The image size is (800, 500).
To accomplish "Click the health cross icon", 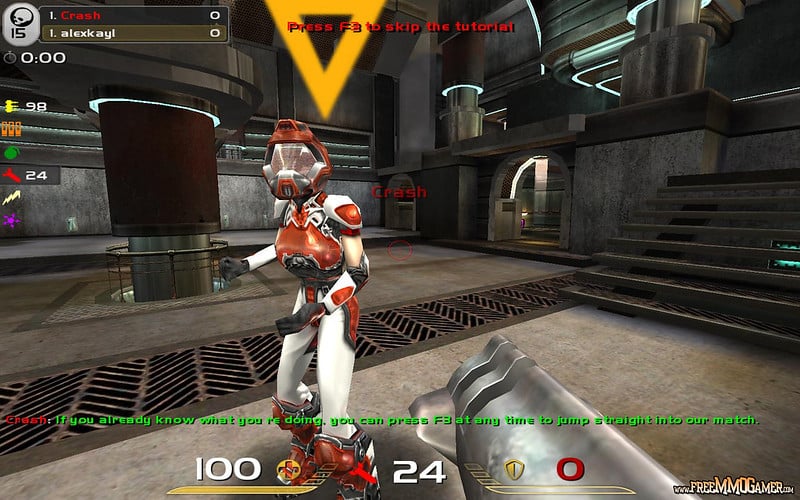I will coord(288,470).
